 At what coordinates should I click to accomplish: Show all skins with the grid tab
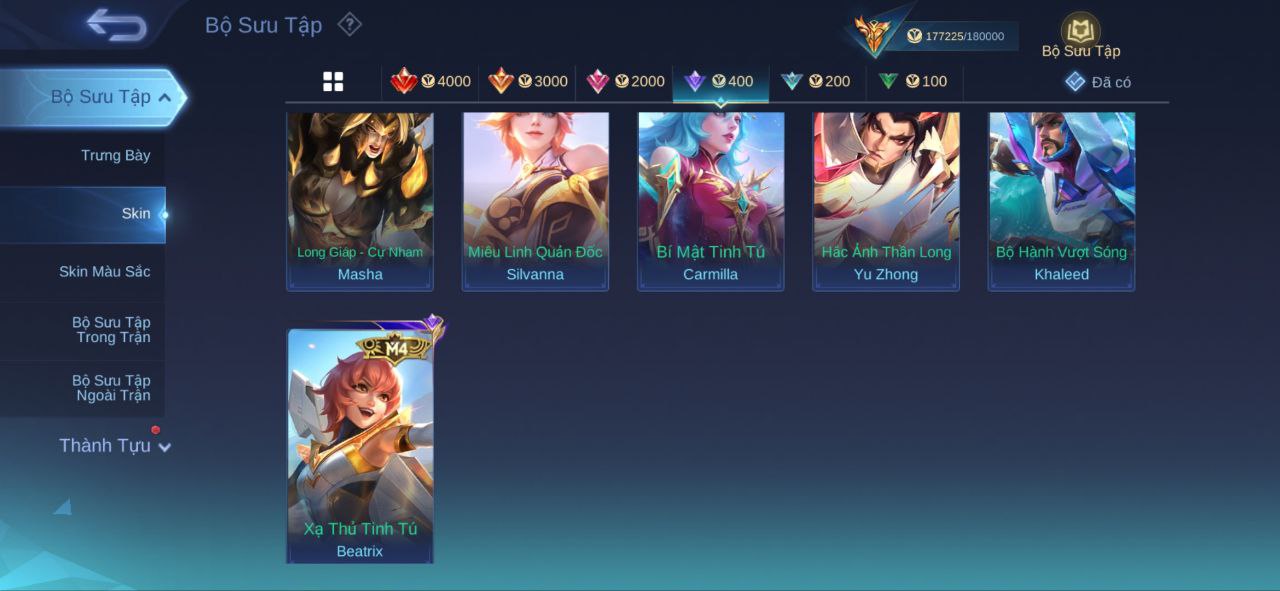333,82
